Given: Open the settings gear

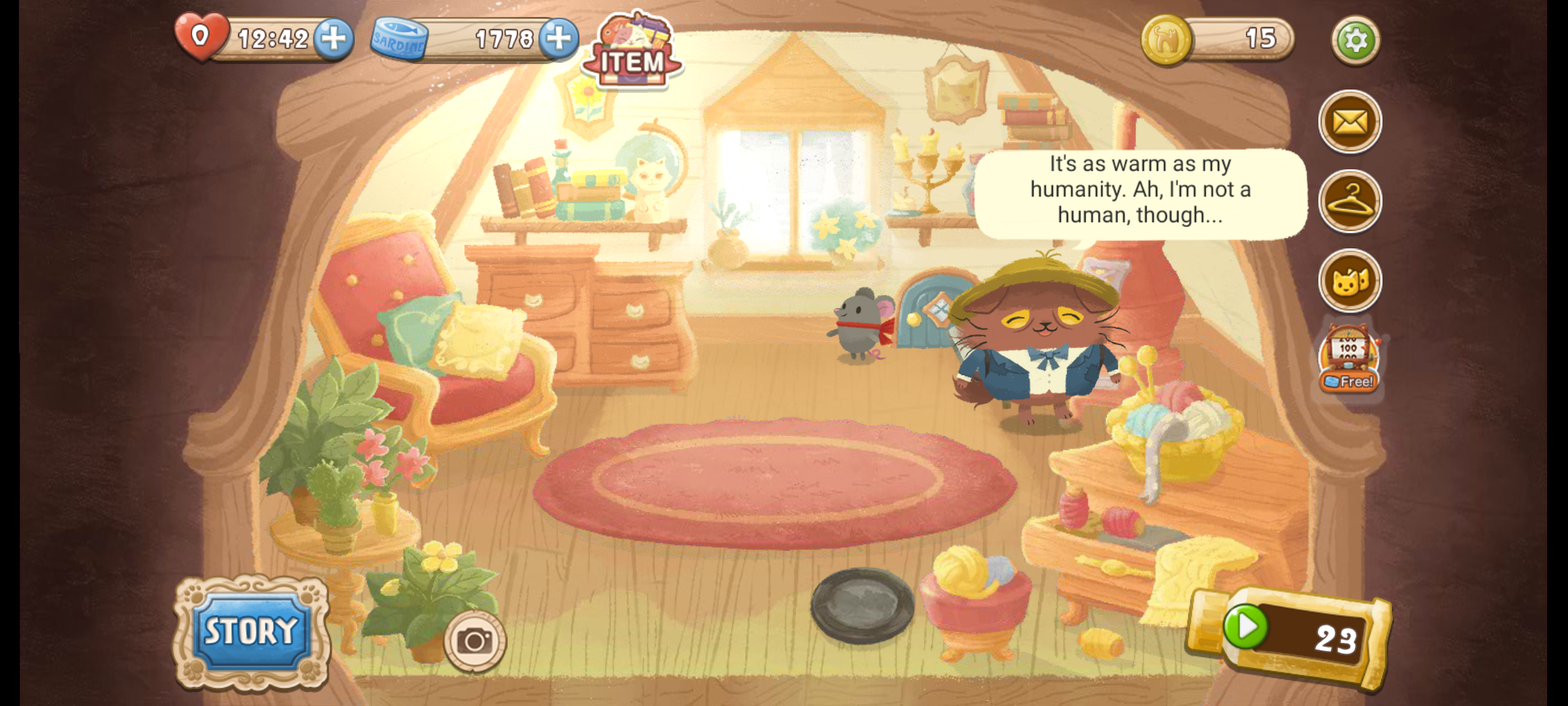Looking at the screenshot, I should (1355, 41).
